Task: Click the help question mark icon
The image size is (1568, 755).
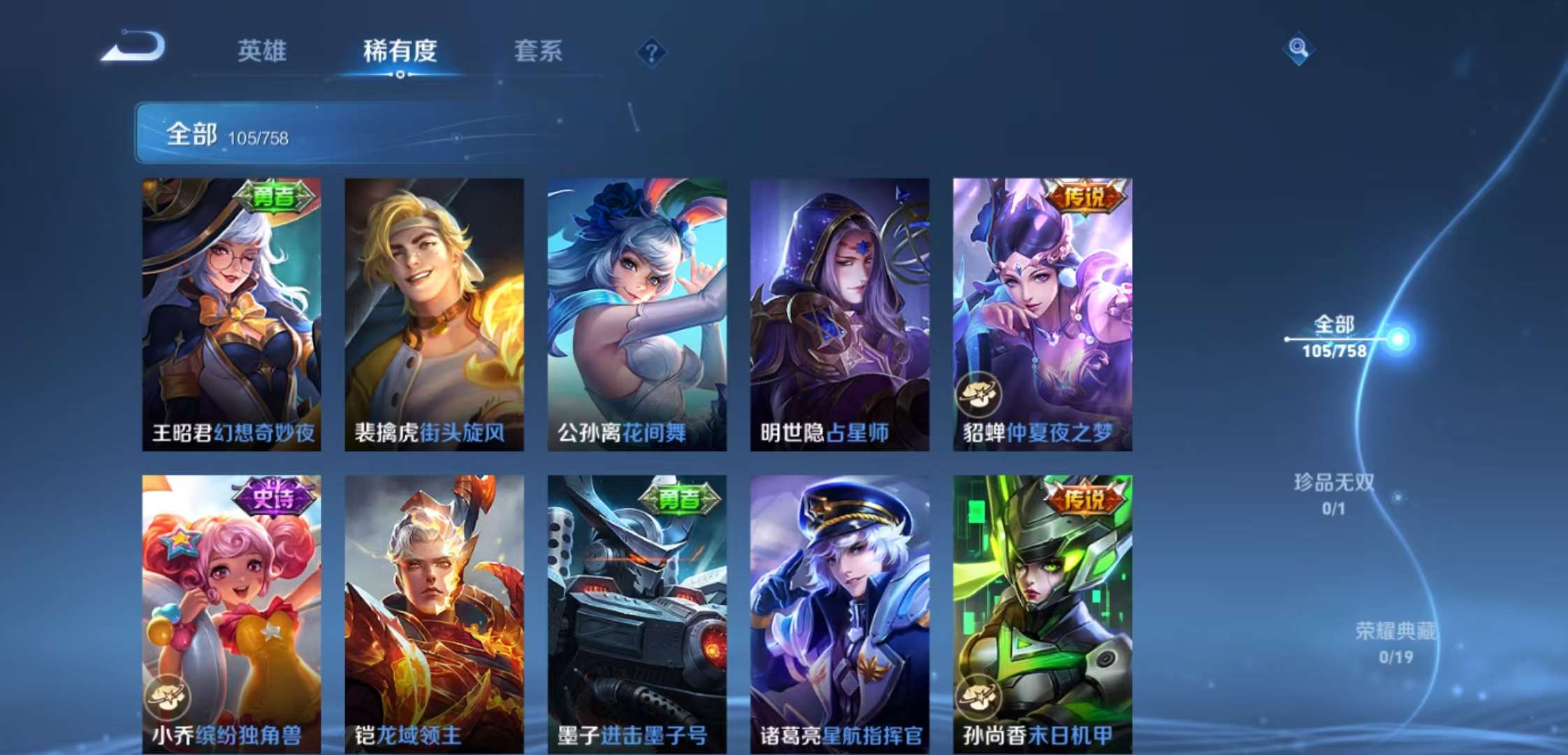Action: [x=651, y=52]
